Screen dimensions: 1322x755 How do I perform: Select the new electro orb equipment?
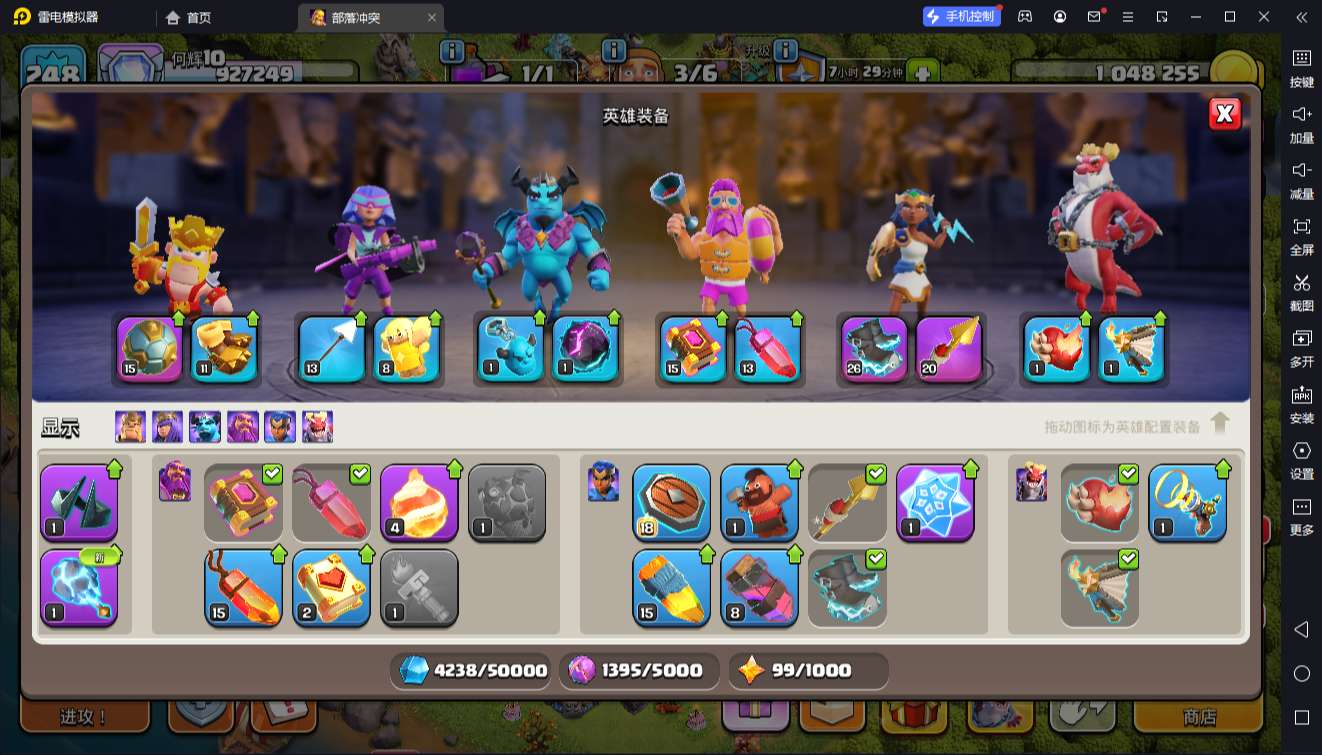pos(79,587)
